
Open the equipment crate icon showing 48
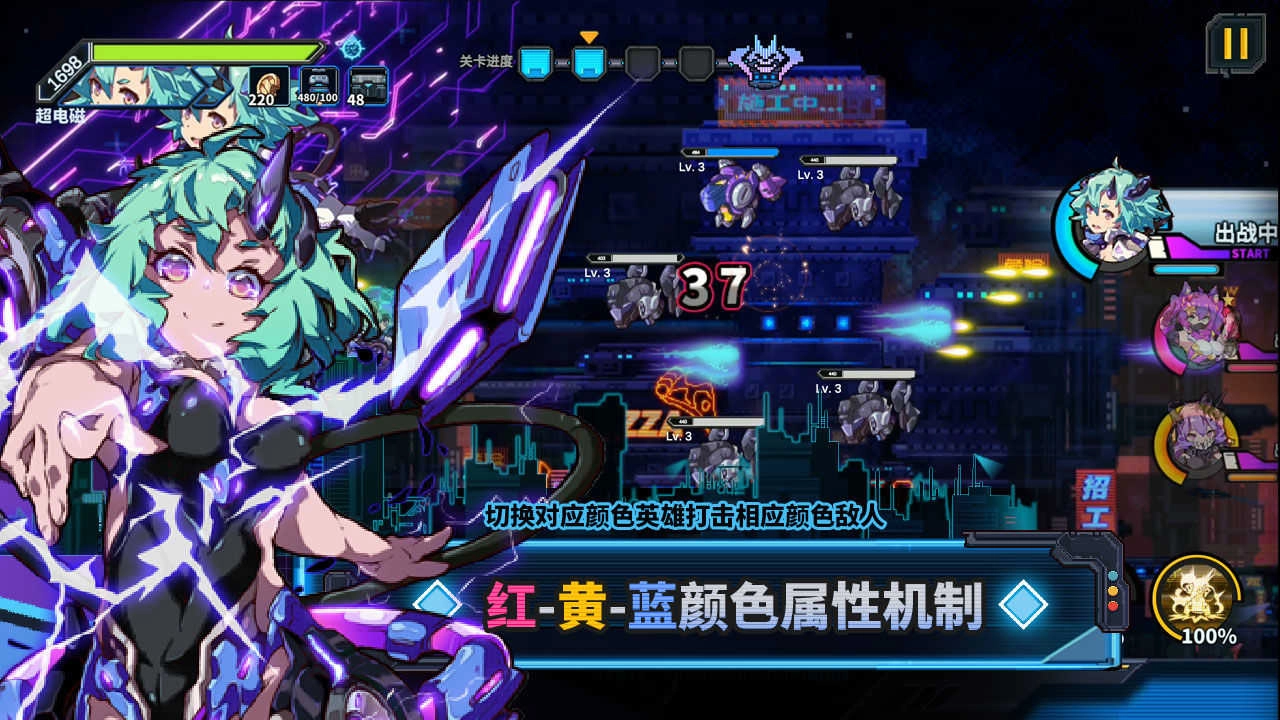368,82
